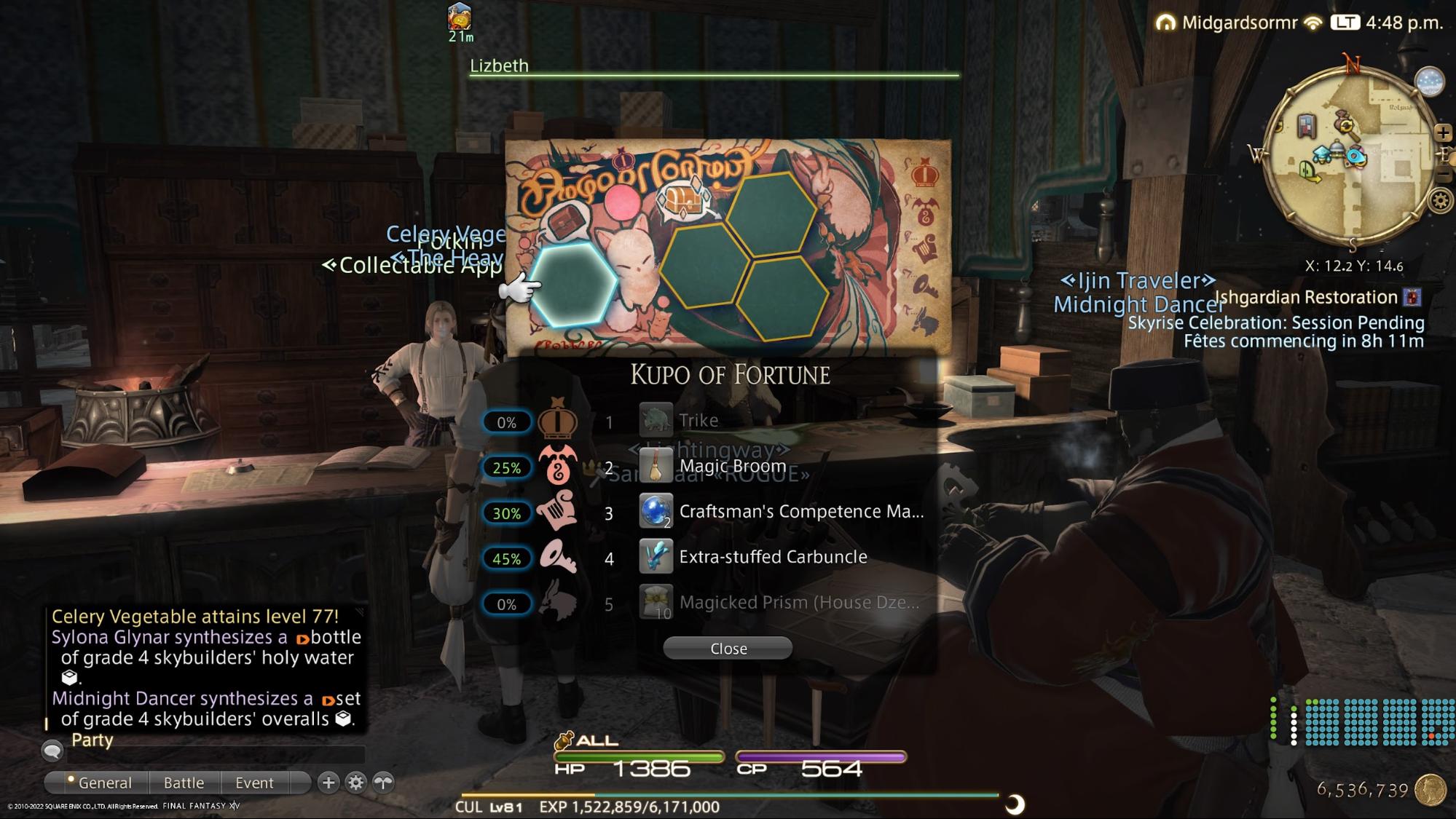Open chat settings with the gear icon
1456x819 pixels.
coord(355,783)
